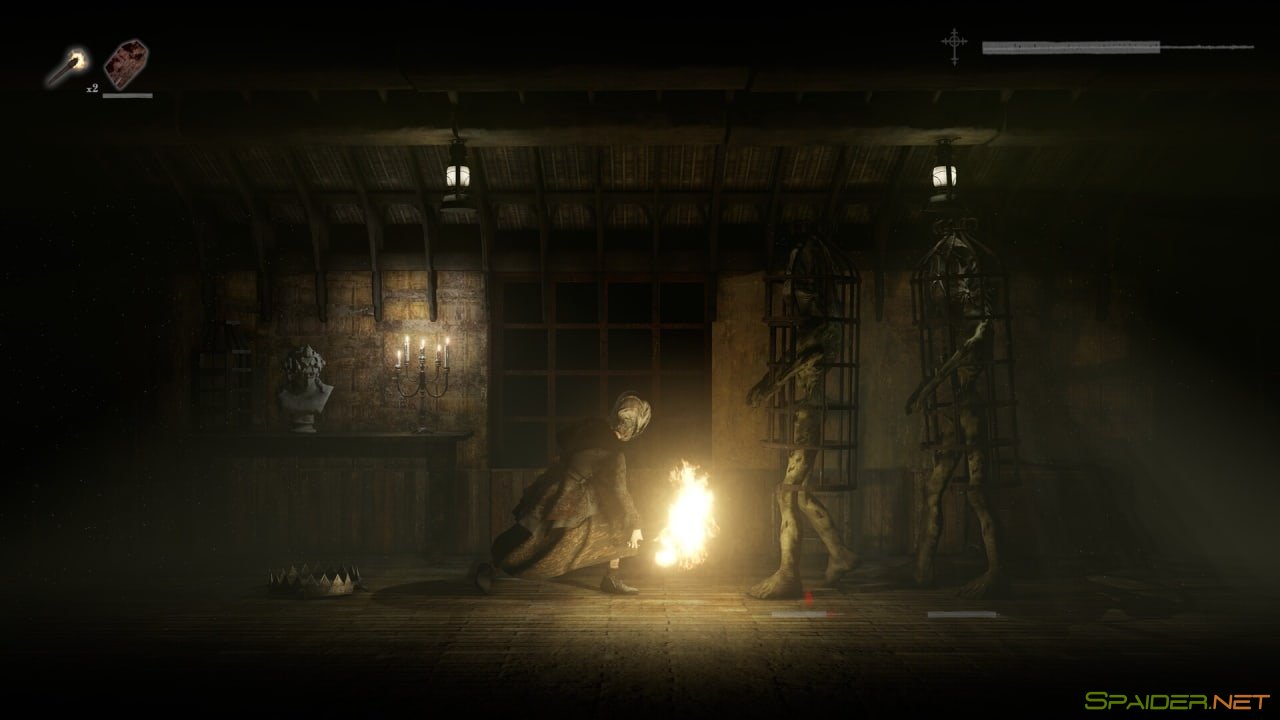This screenshot has width=1280, height=720.
Task: Click the bonfire beside the character
Action: (686, 510)
